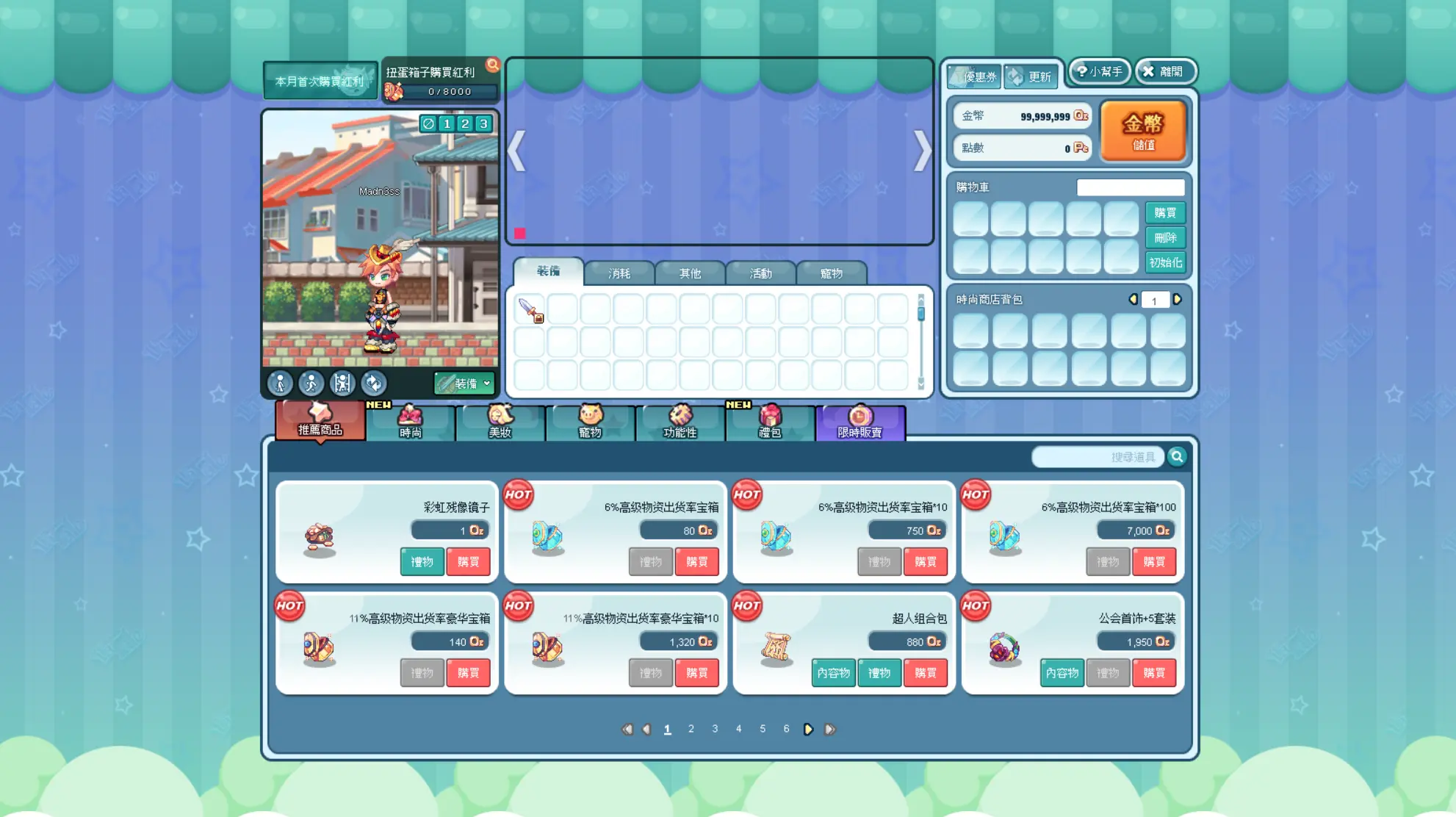This screenshot has width=1456, height=817.
Task: Show the next banner with the right arrow
Action: 921,151
